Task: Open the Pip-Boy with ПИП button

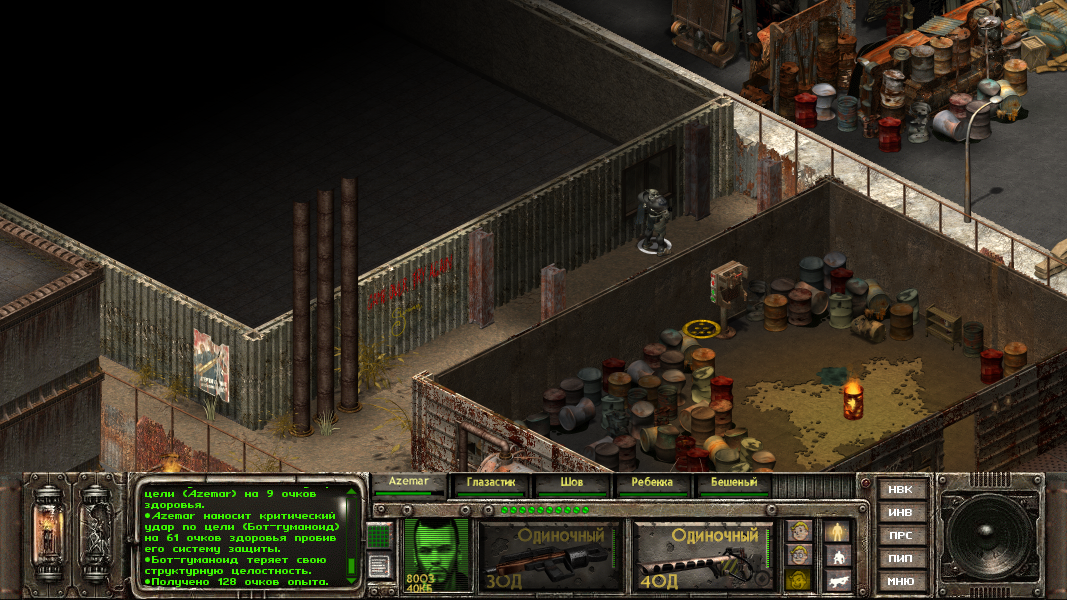Action: point(901,558)
